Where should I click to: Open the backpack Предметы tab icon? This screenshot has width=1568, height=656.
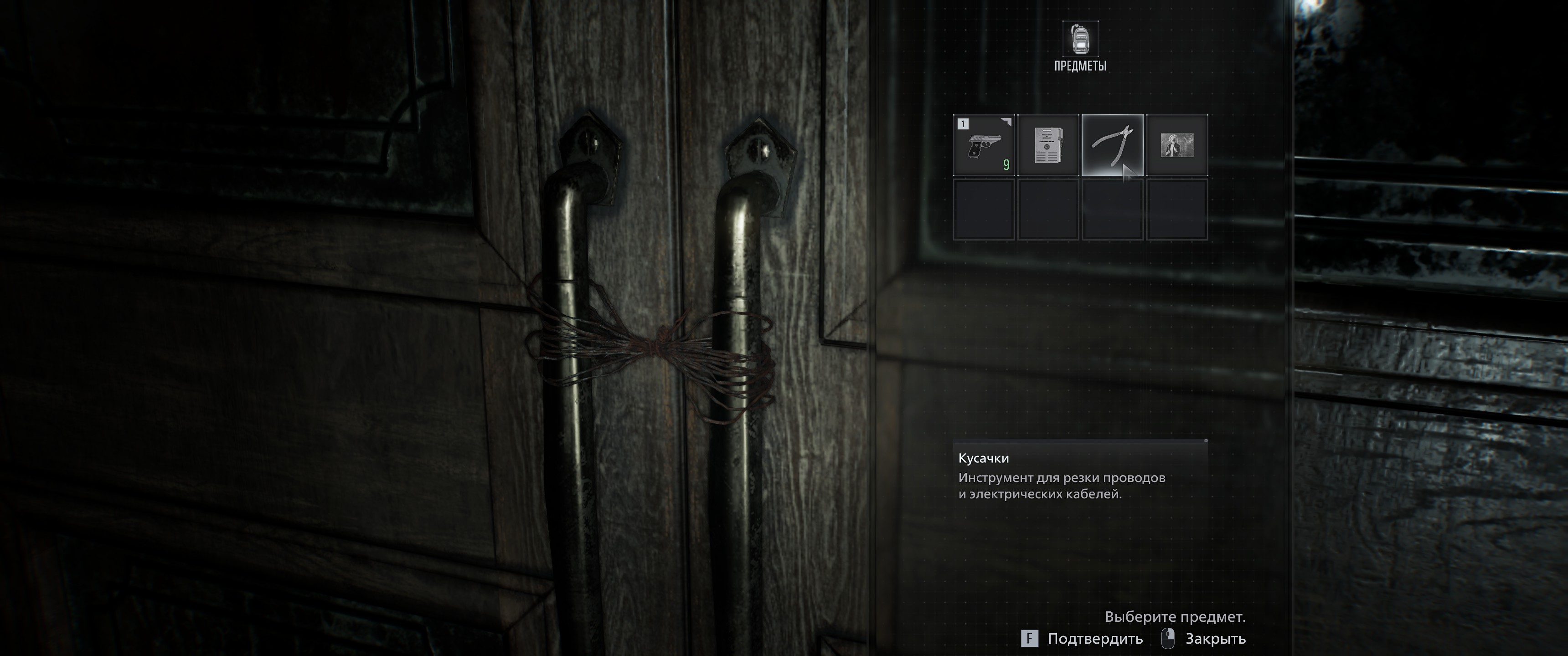tap(1080, 39)
